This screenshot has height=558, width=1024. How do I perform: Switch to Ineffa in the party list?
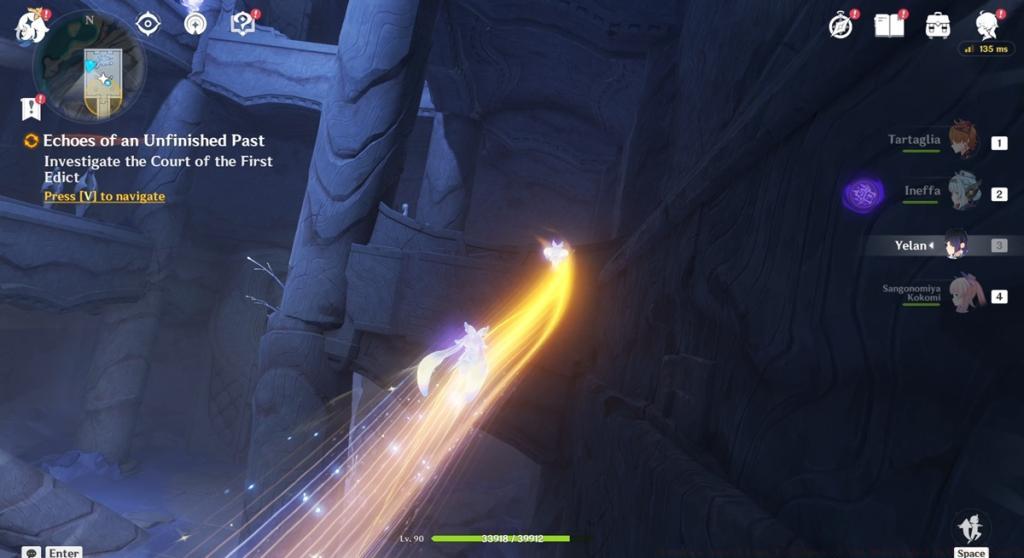962,192
